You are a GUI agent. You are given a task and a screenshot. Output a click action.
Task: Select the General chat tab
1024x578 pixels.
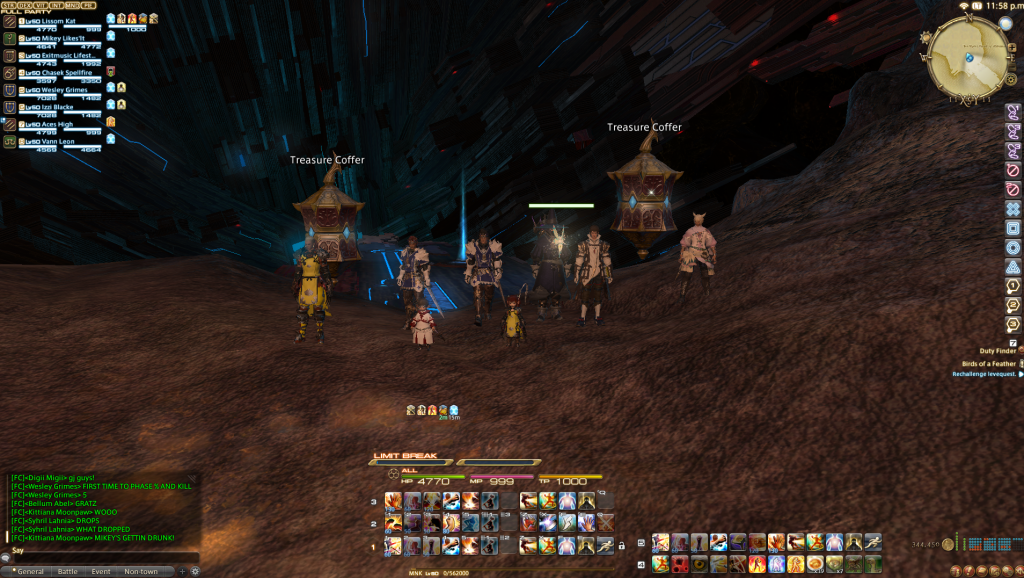28,571
